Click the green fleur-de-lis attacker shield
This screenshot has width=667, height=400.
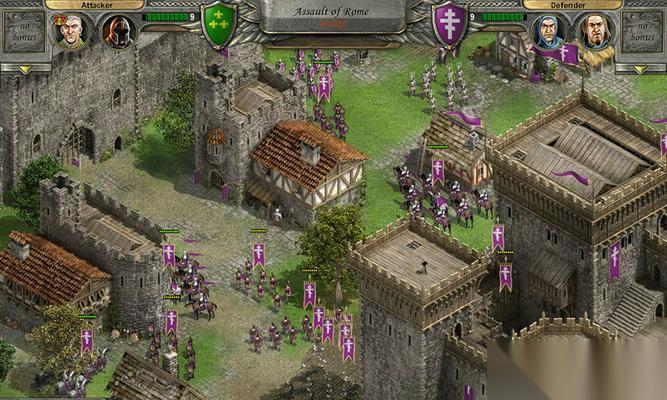[219, 24]
